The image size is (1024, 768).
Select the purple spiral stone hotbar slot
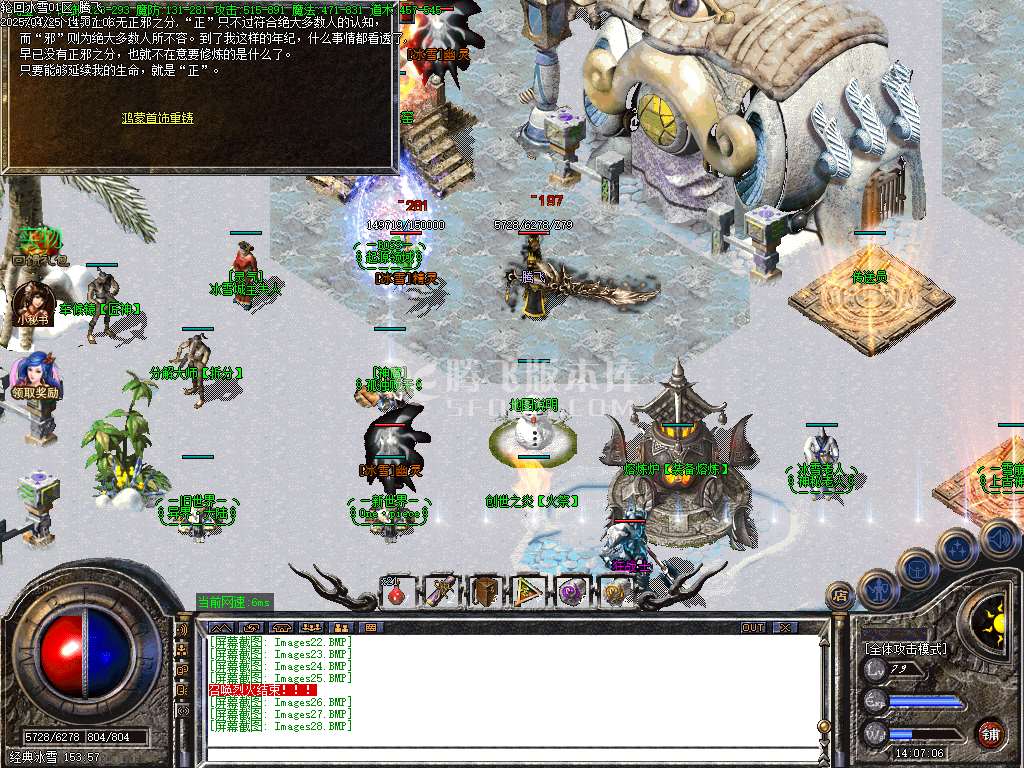click(572, 592)
